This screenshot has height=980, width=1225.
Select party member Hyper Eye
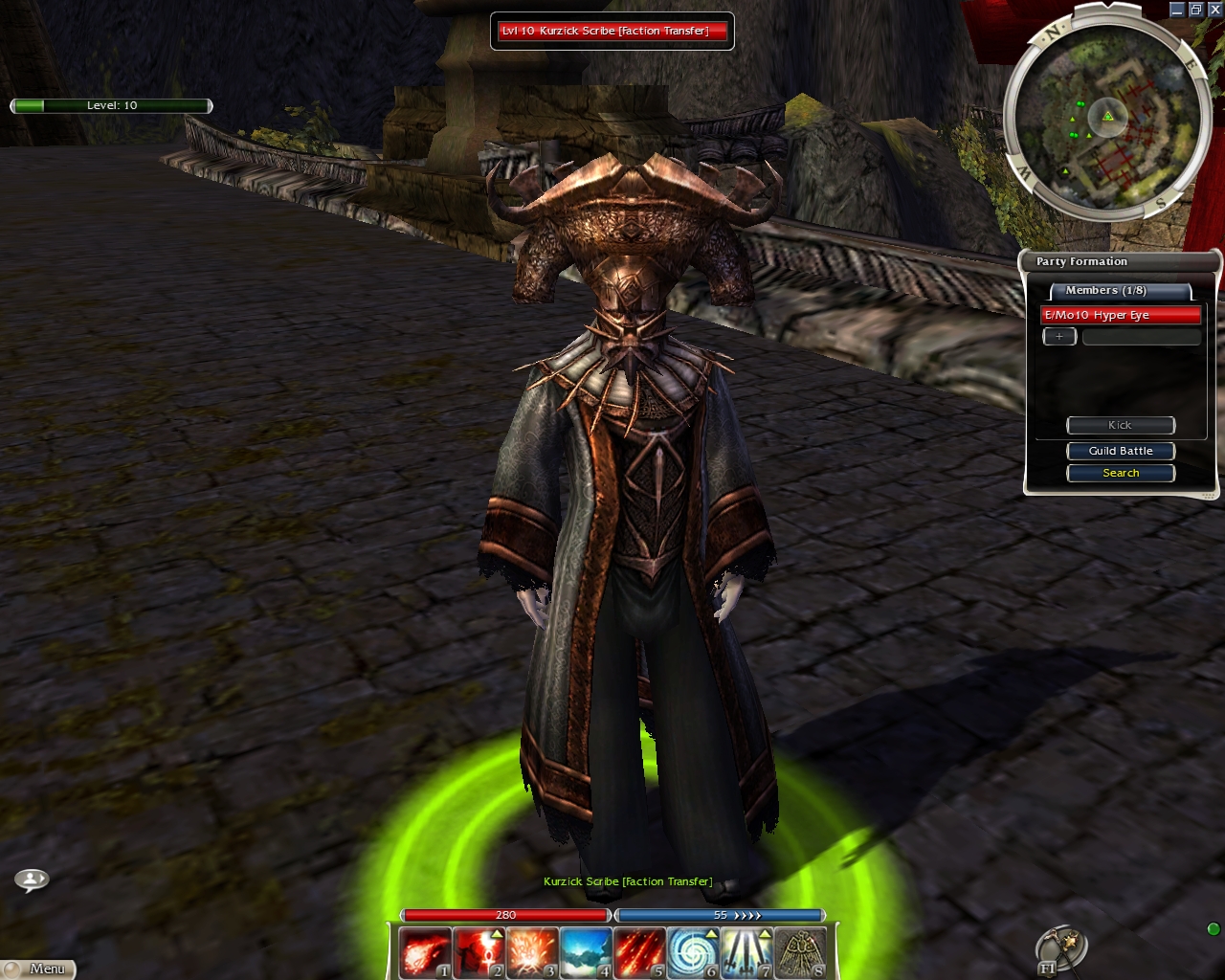[1120, 315]
